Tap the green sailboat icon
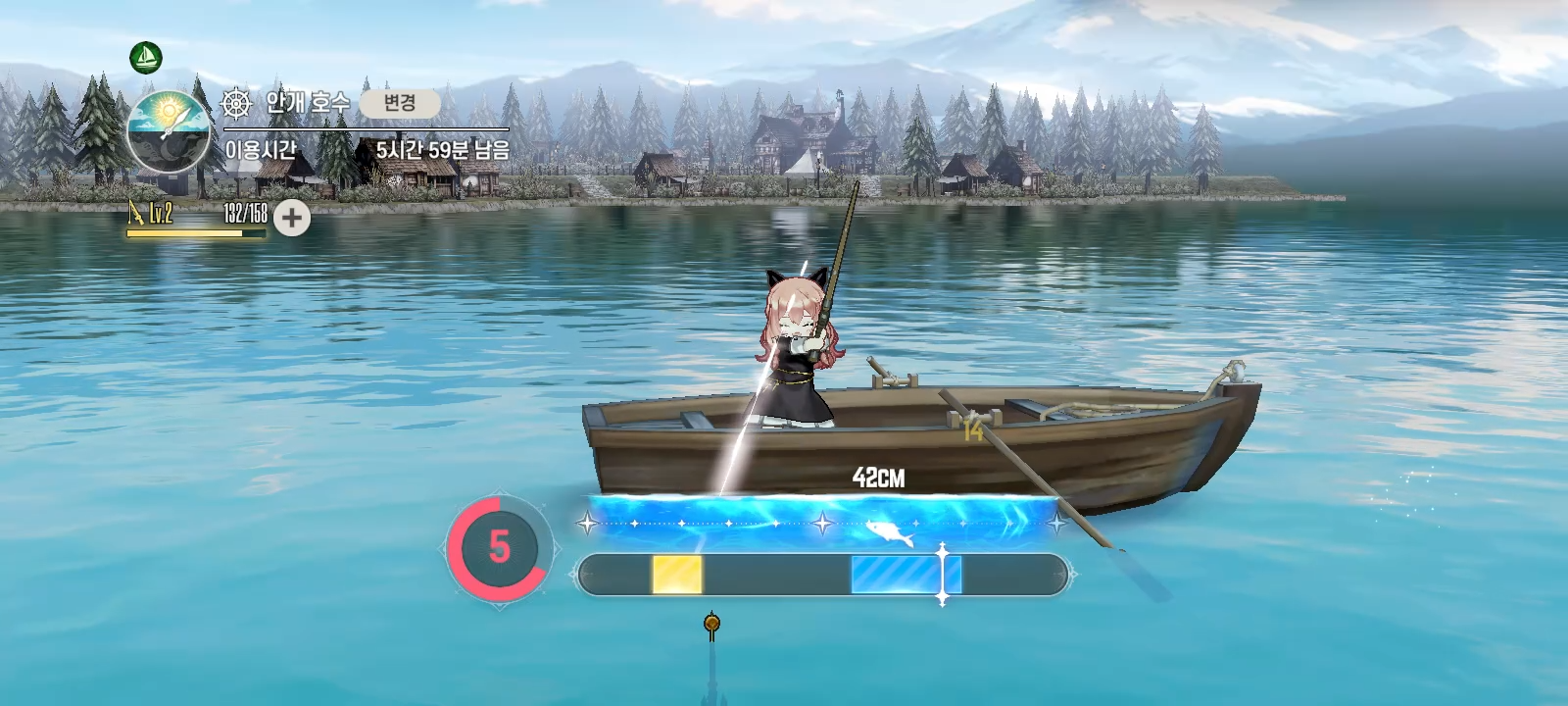This screenshot has height=706, width=1568. [146, 58]
